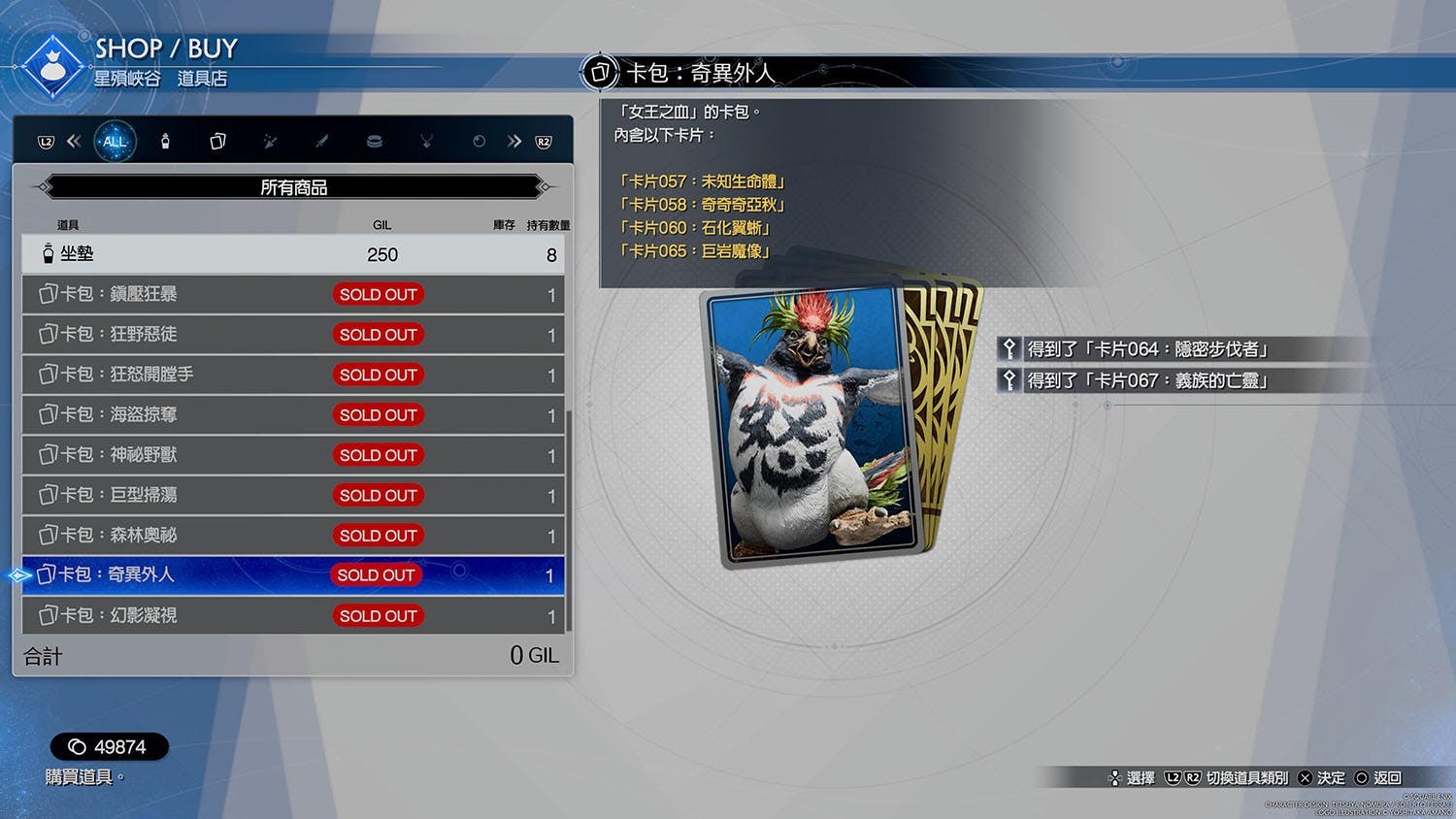Click the right double-arrow category switcher
This screenshot has width=1456, height=819.
[513, 142]
